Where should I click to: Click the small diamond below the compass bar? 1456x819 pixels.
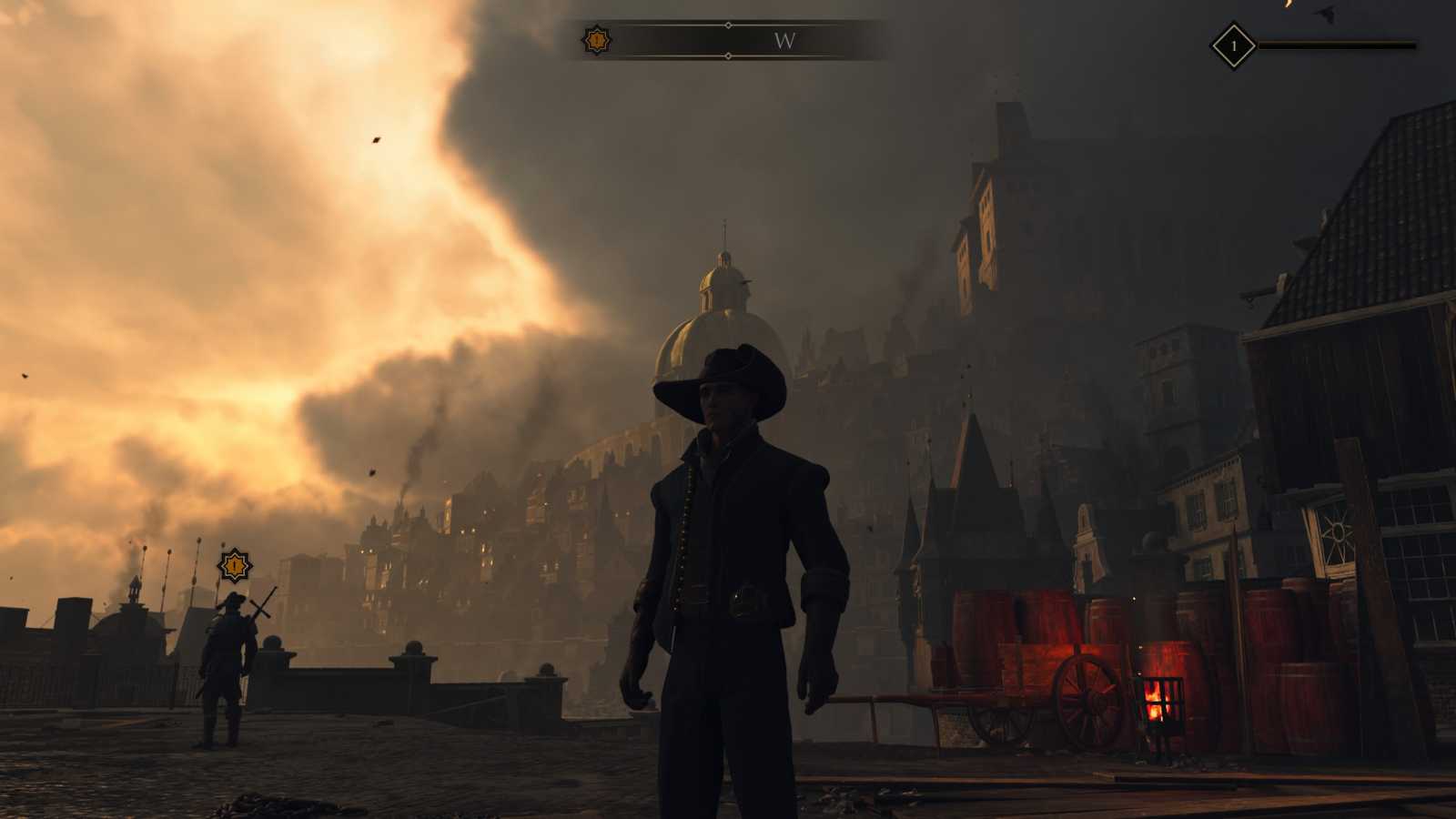(x=727, y=57)
